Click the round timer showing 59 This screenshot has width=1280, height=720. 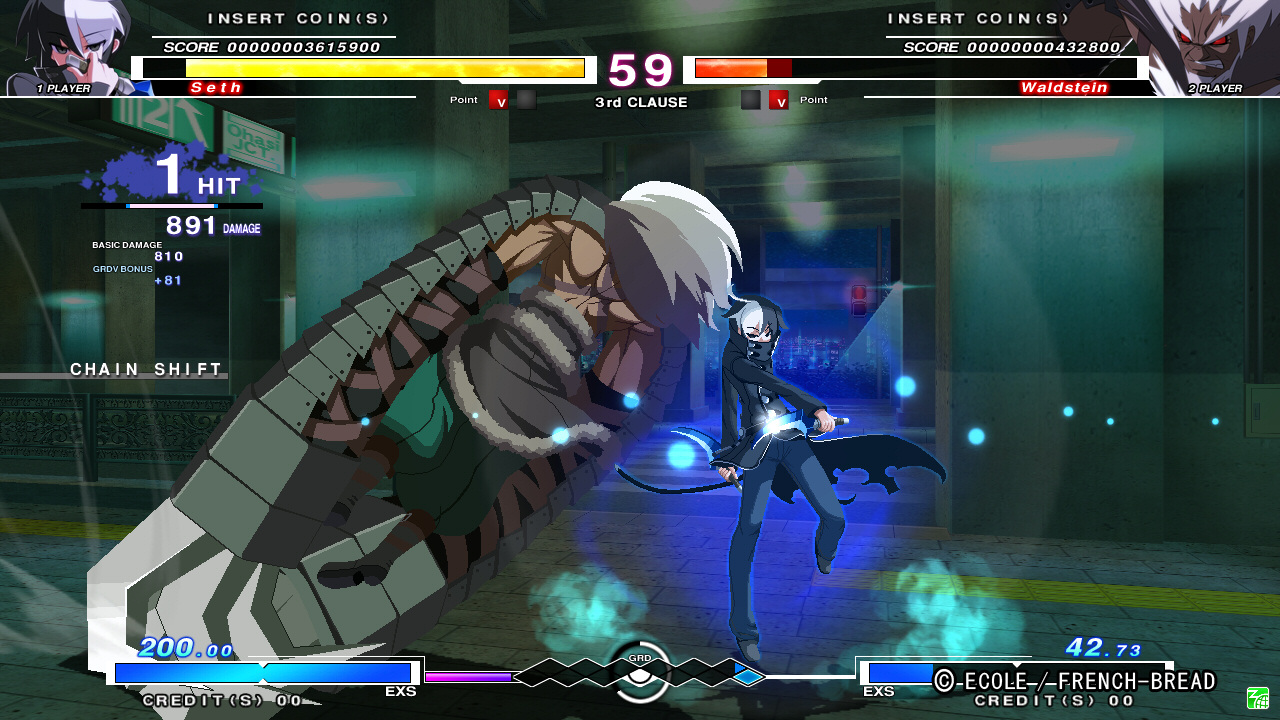640,70
